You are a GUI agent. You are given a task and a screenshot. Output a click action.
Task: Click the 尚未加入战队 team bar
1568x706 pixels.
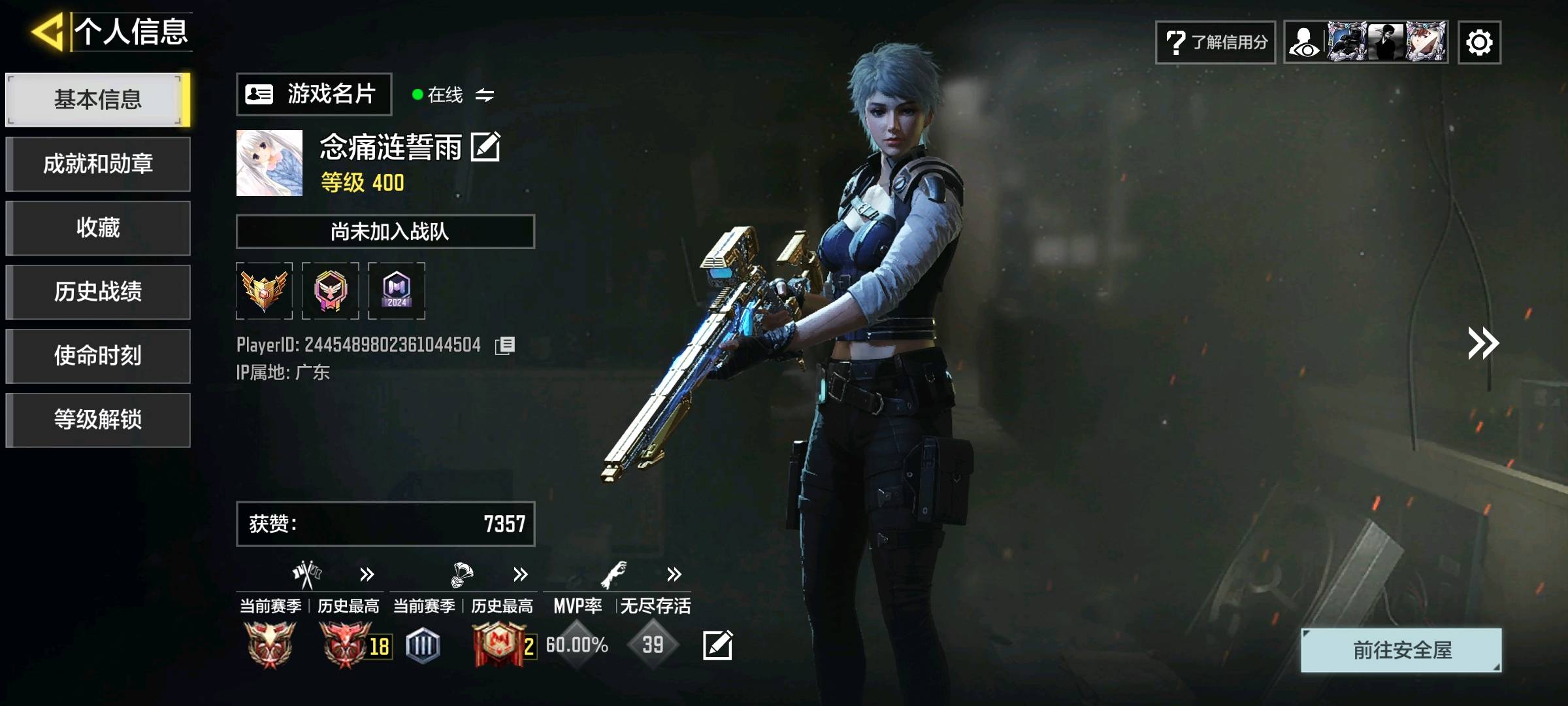point(385,231)
